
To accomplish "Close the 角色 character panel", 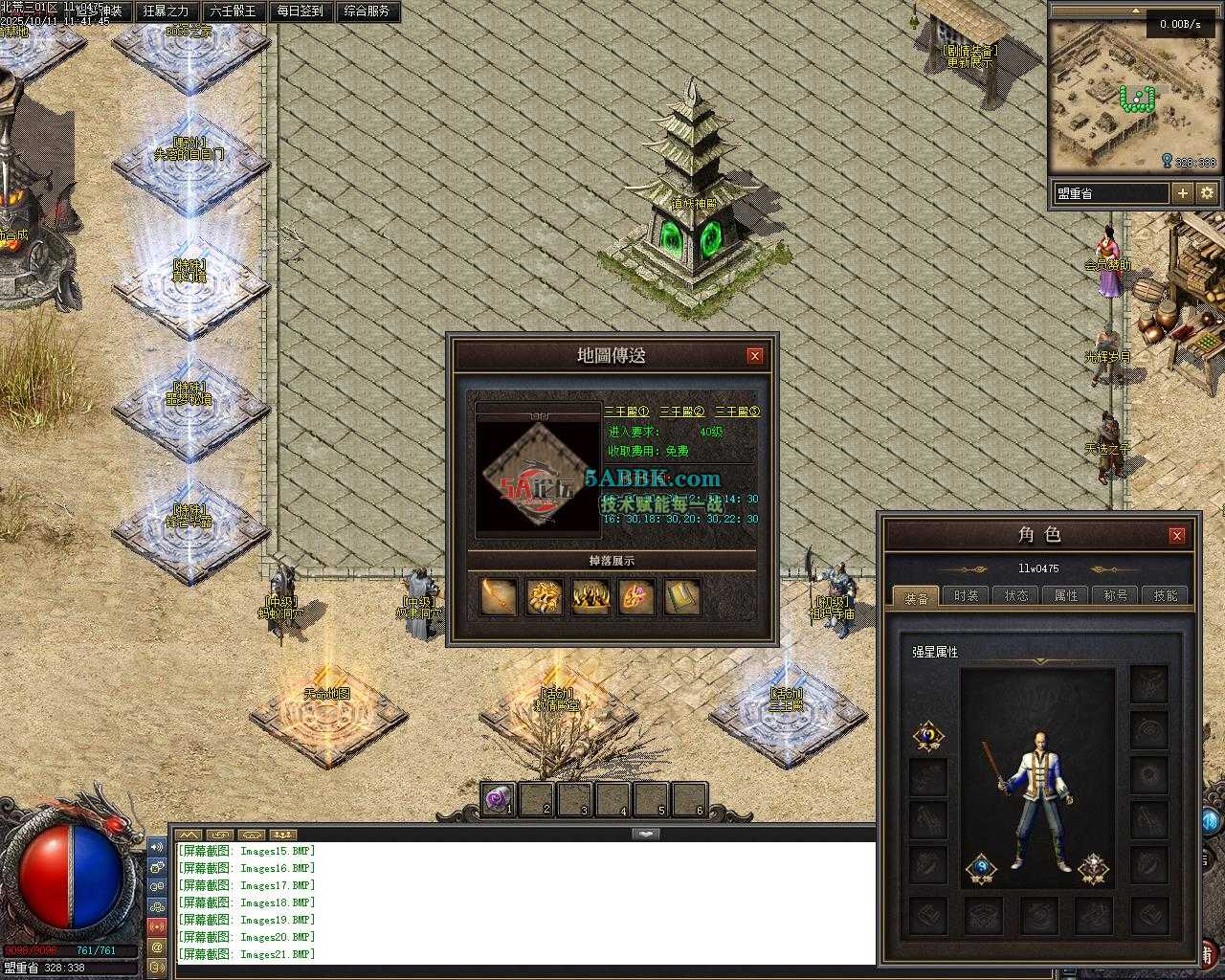I will coord(1177,535).
